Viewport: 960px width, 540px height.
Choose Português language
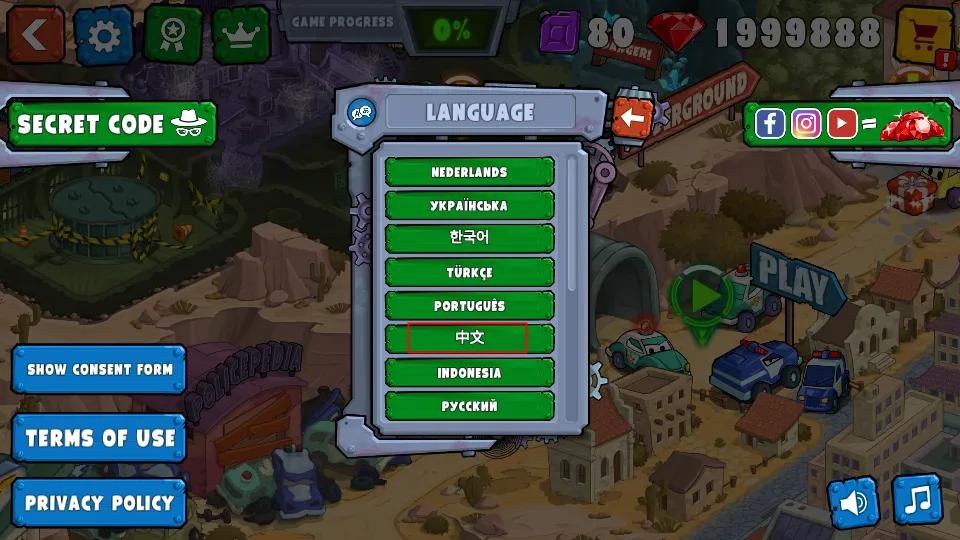(469, 305)
